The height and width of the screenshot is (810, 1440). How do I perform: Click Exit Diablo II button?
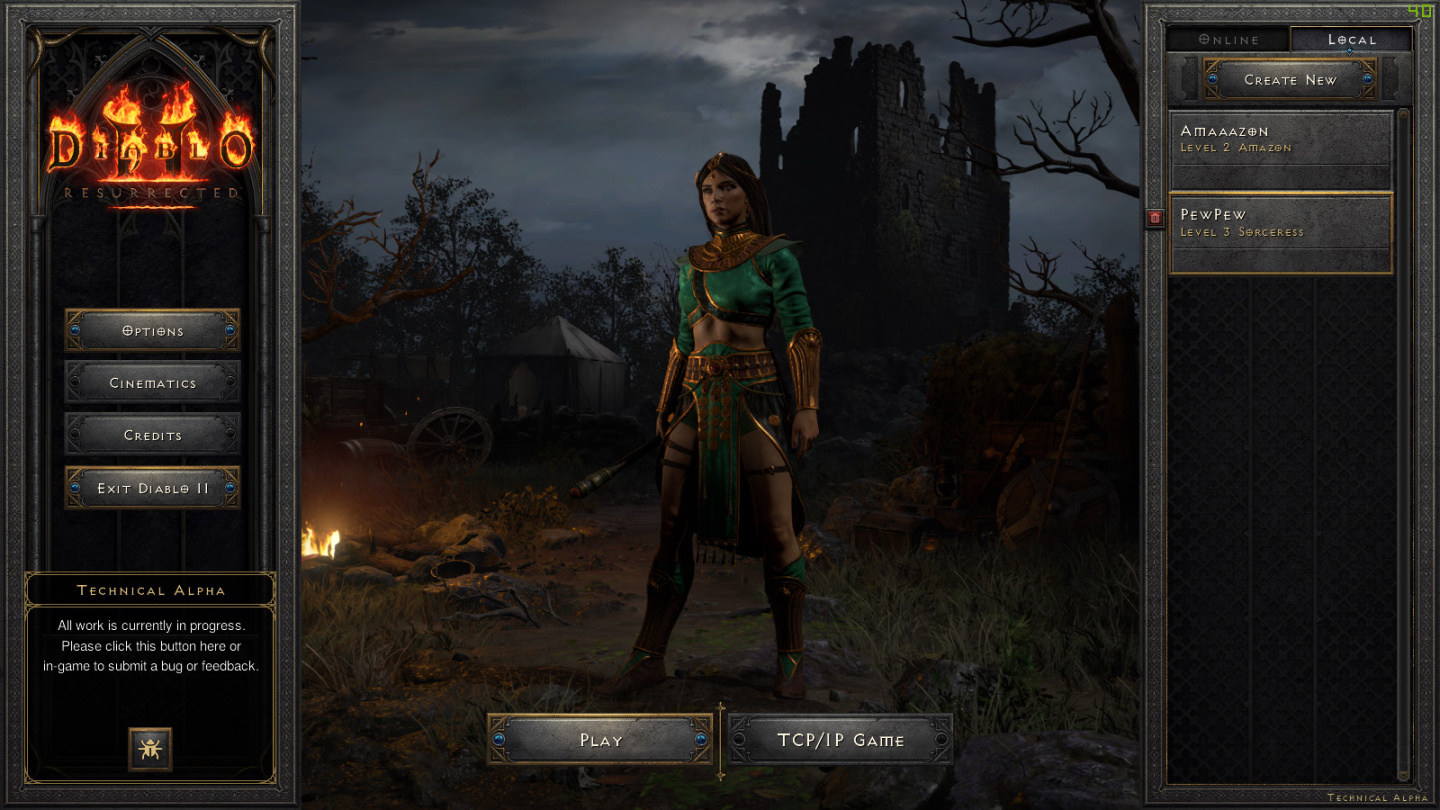(x=153, y=488)
